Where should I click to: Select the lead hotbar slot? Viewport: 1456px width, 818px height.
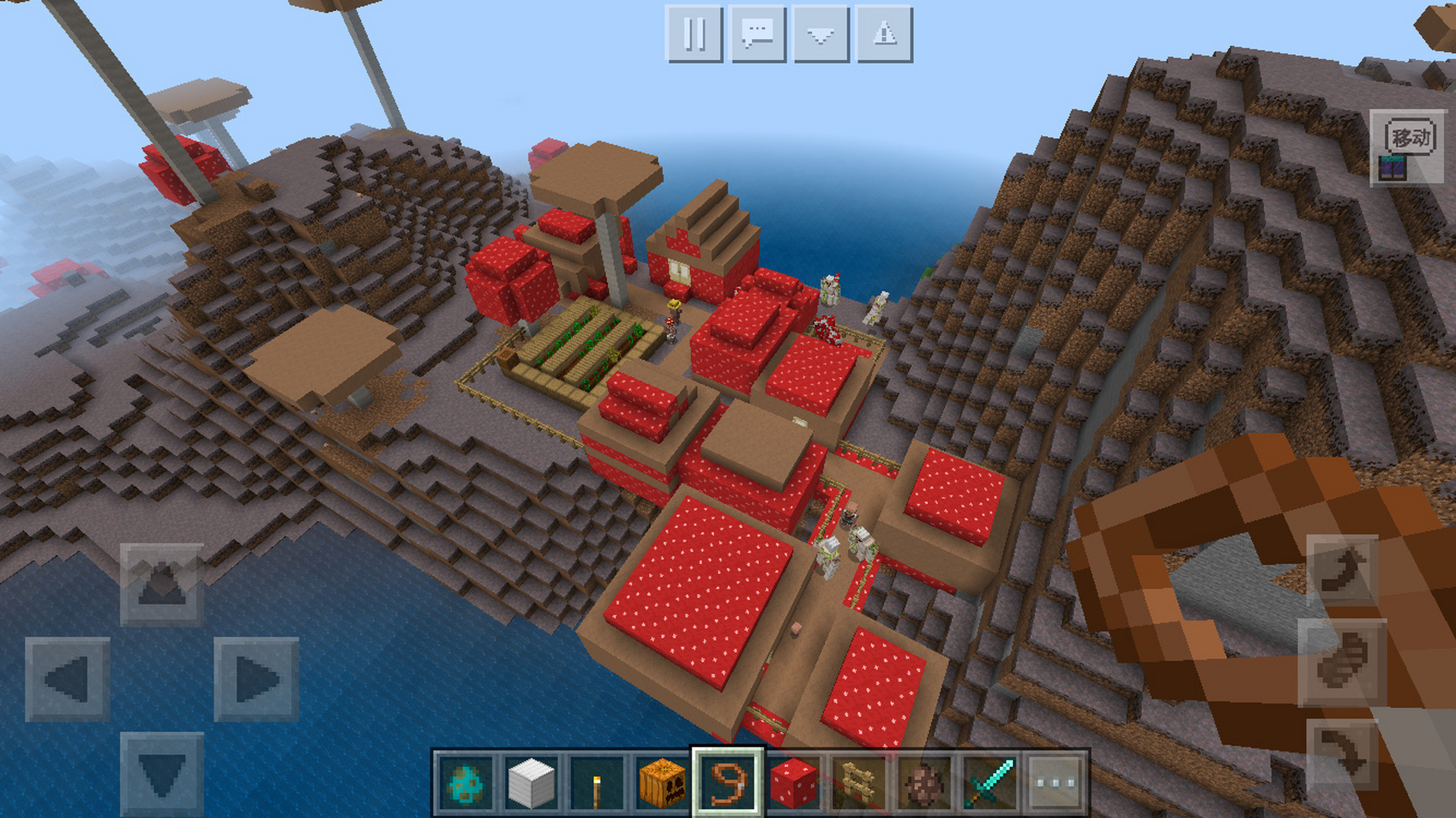[728, 783]
